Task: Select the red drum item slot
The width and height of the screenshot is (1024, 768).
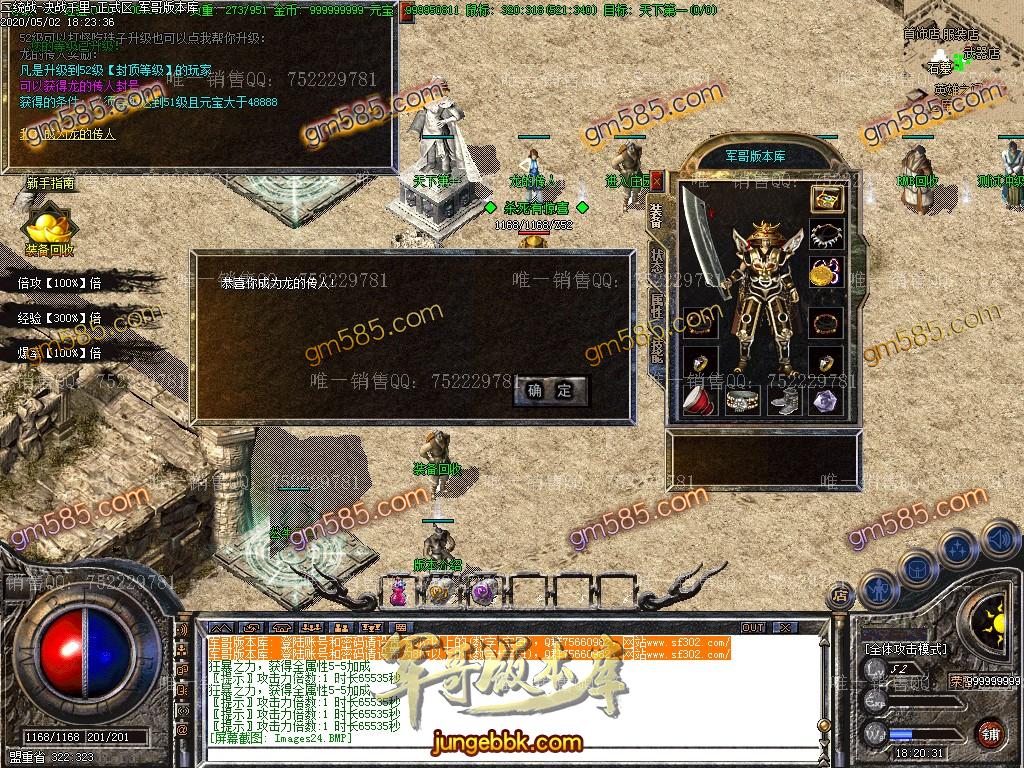Action: [x=696, y=401]
